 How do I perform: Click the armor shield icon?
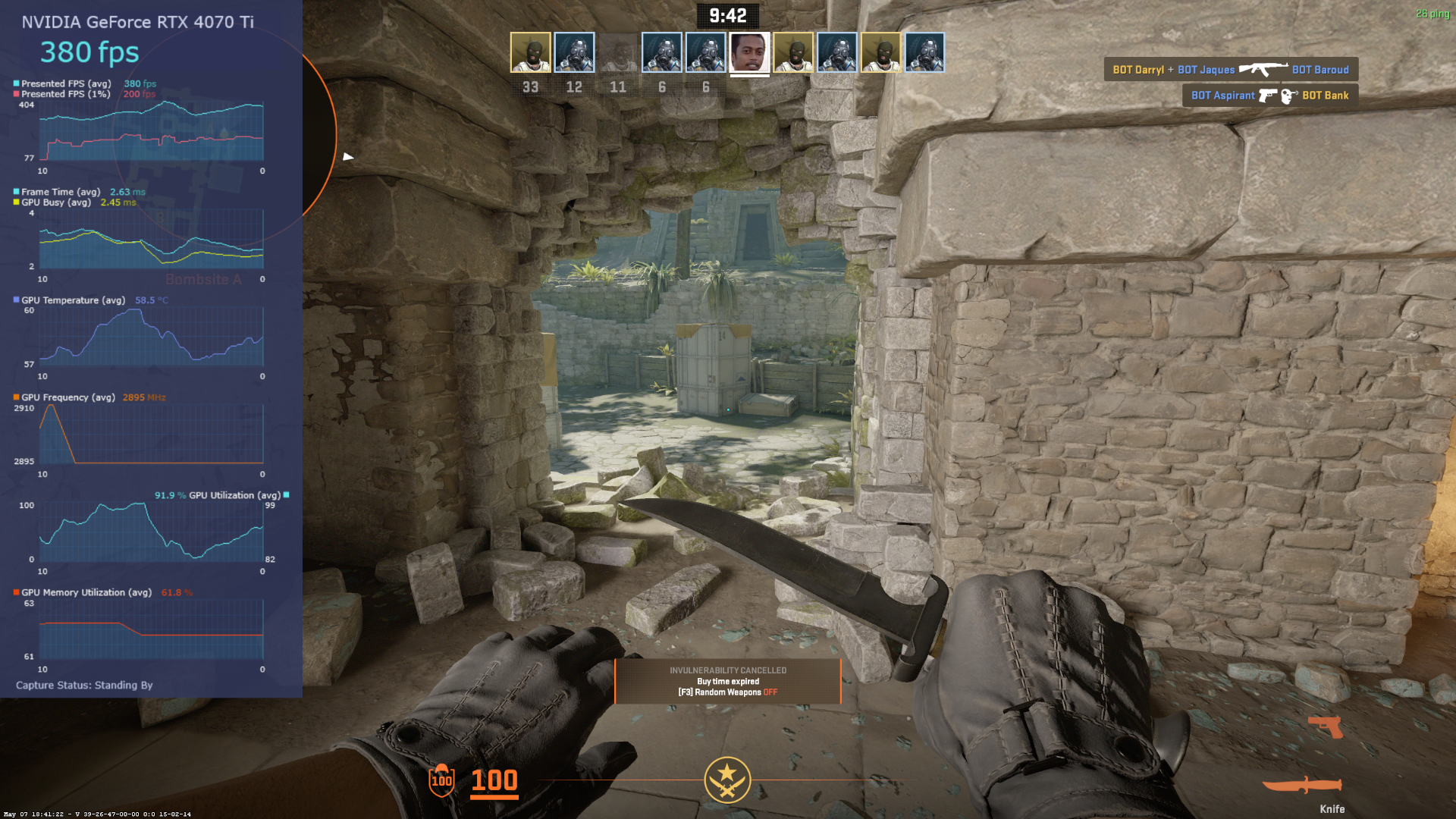[x=441, y=780]
